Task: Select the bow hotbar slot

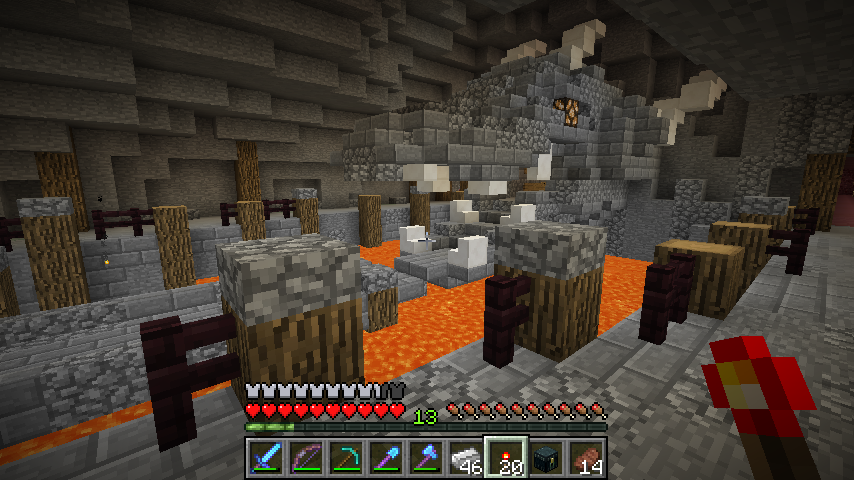Action: [306, 457]
